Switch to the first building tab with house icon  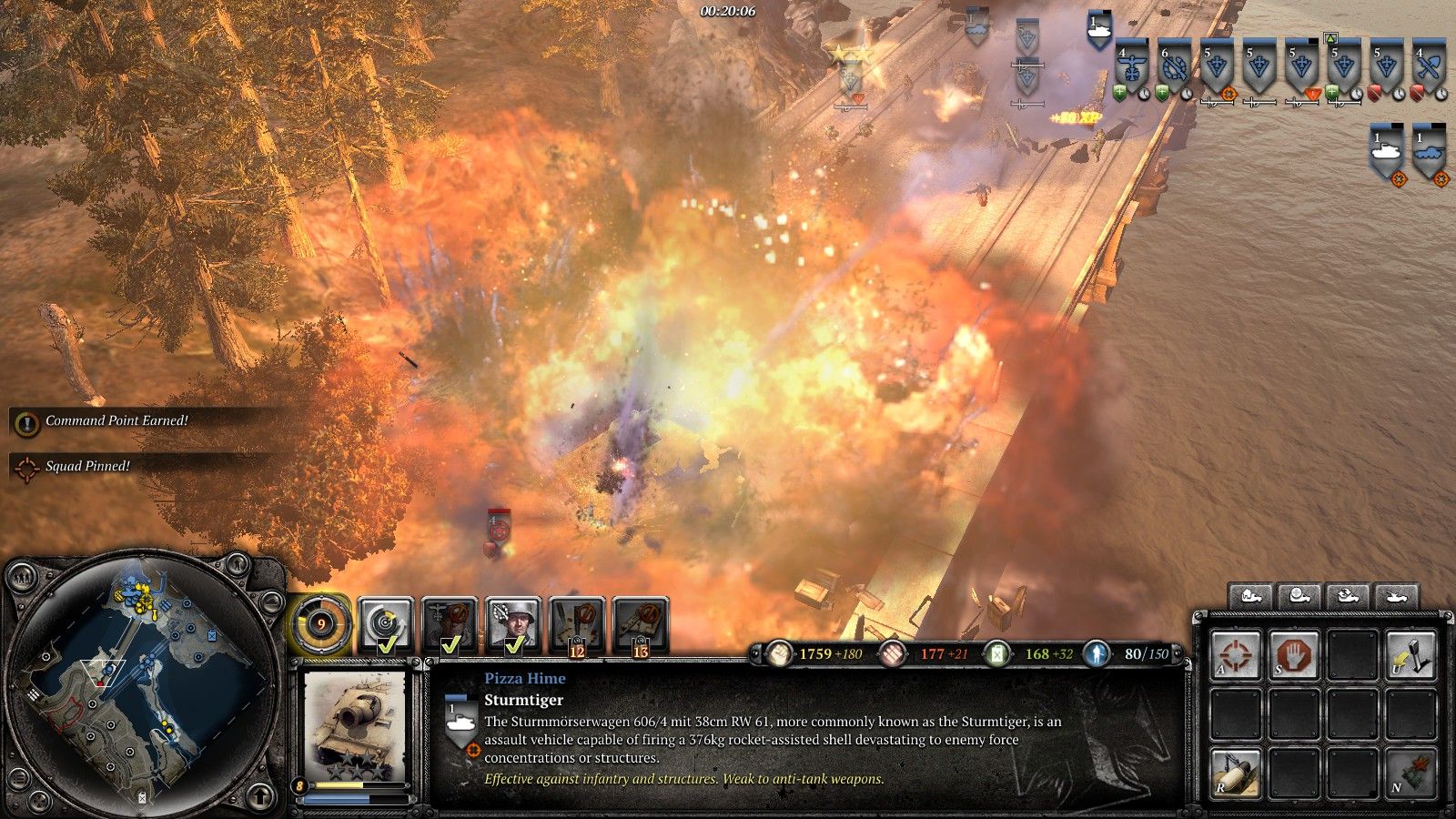coord(1250,598)
